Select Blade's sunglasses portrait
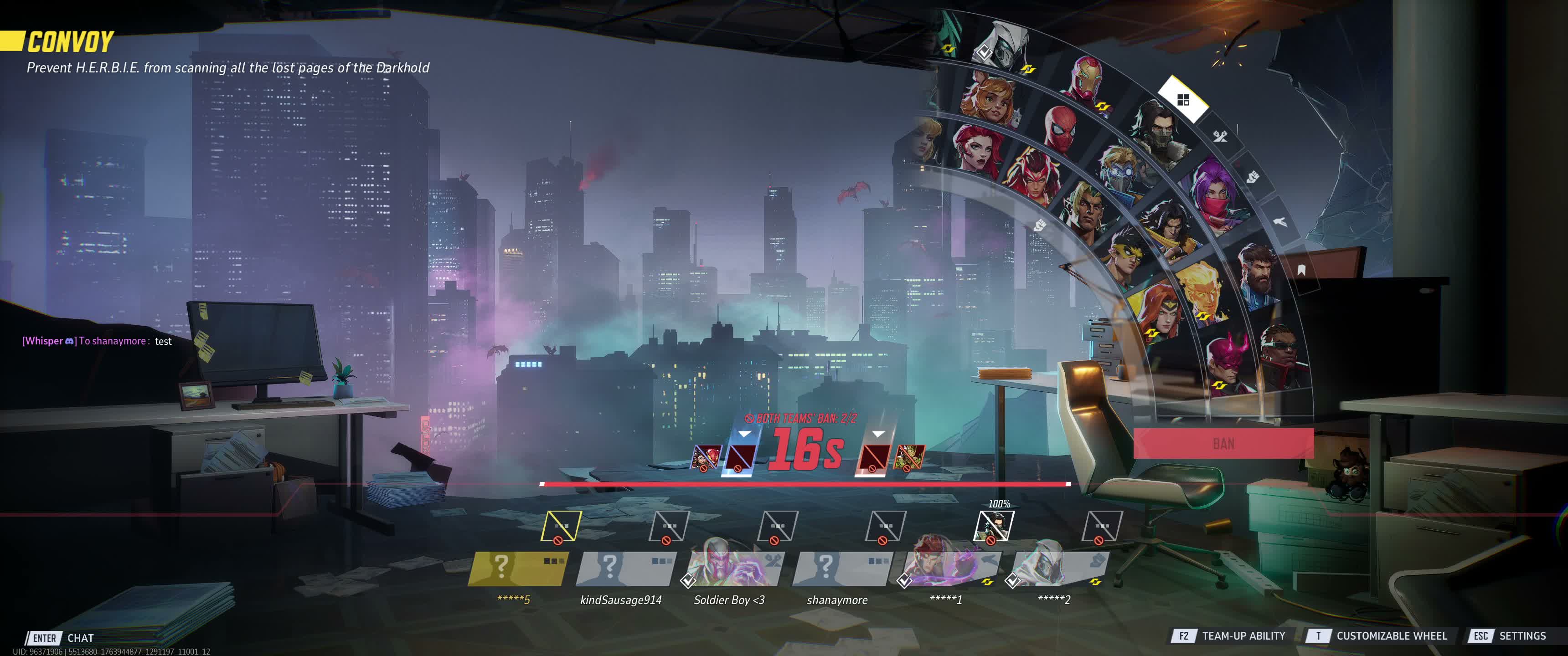1568x656 pixels. pos(1281,354)
